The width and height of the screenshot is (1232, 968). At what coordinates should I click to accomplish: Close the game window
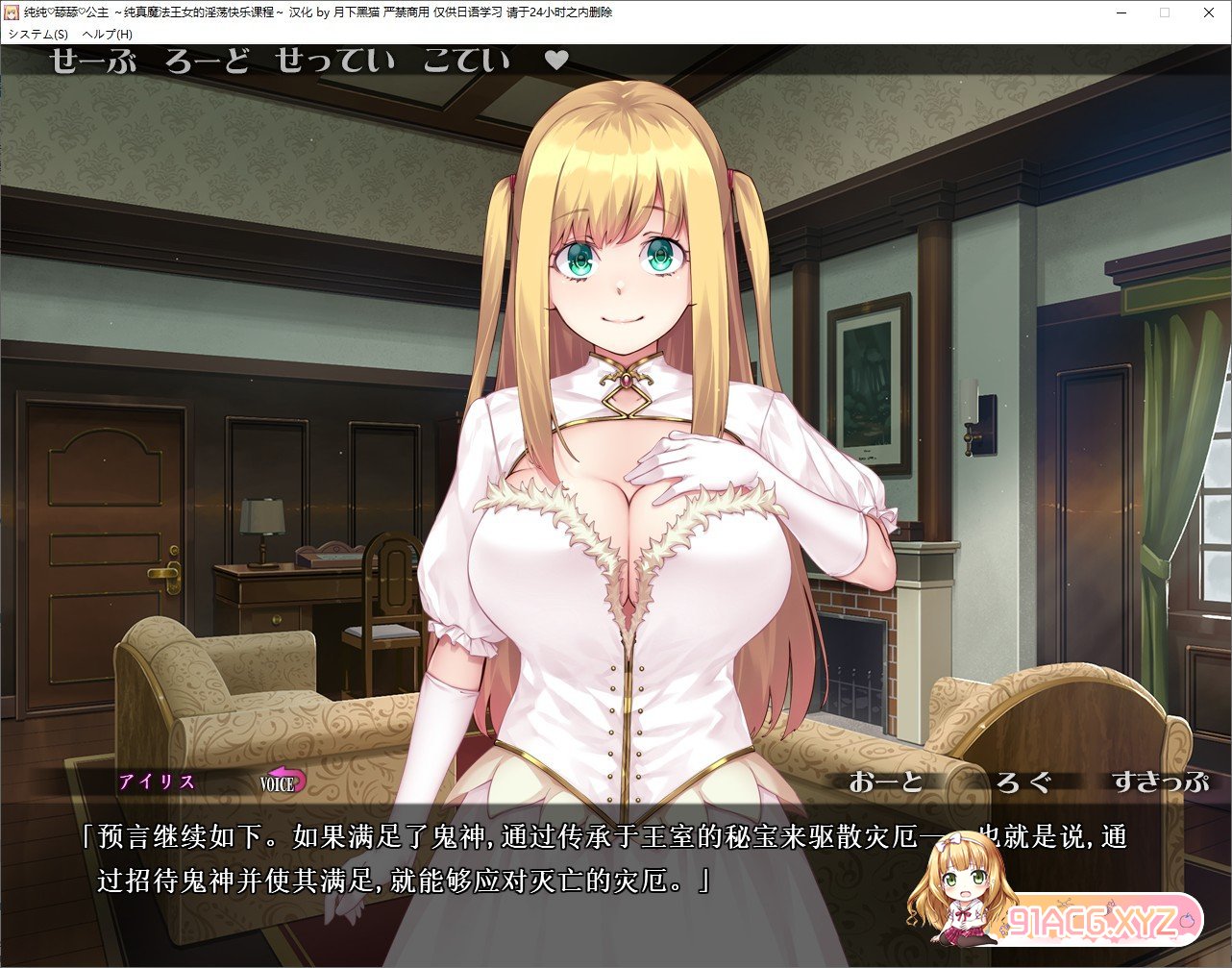point(1208,12)
